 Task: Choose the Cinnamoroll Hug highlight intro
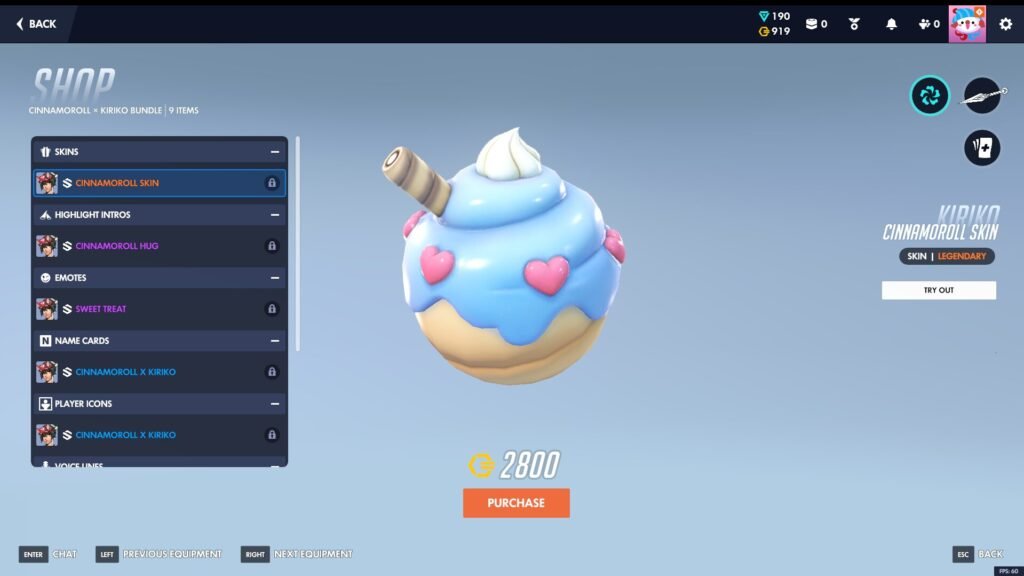159,246
